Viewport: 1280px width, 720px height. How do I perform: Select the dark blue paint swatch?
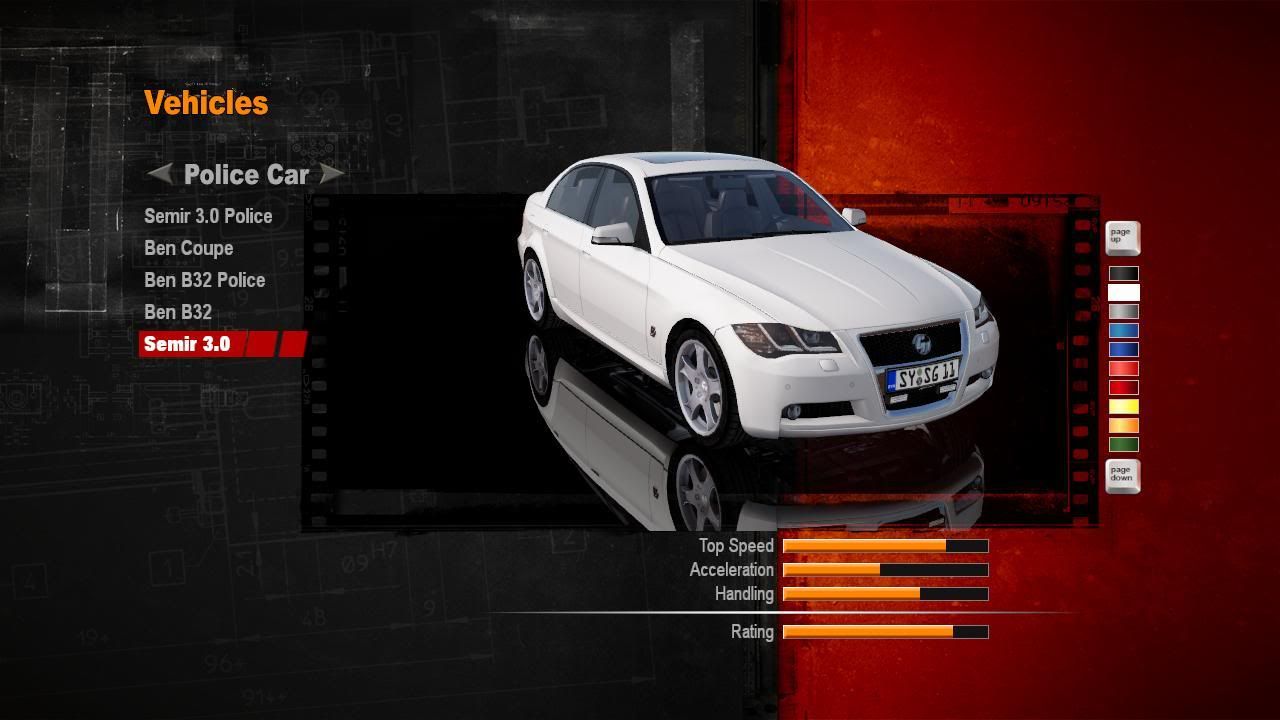[x=1123, y=350]
